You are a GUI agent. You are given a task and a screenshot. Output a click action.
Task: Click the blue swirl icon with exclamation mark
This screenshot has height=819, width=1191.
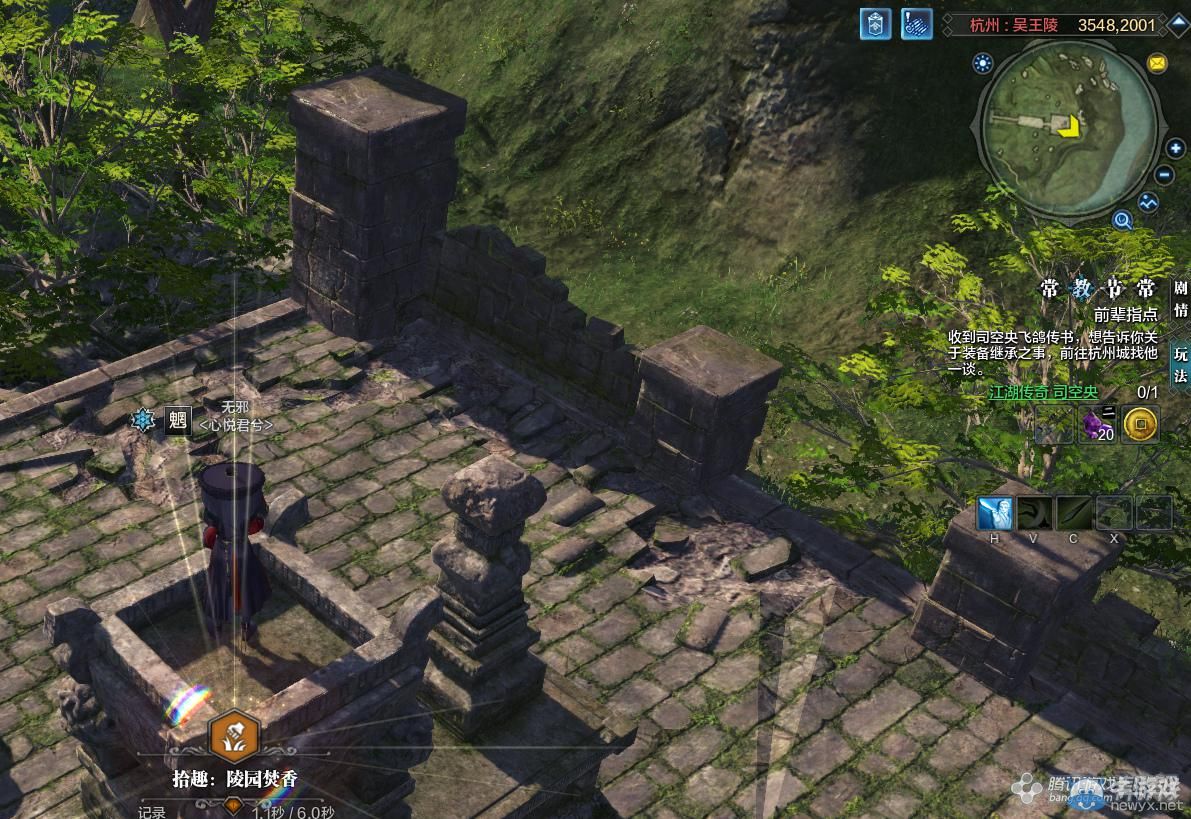pyautogui.click(x=916, y=24)
